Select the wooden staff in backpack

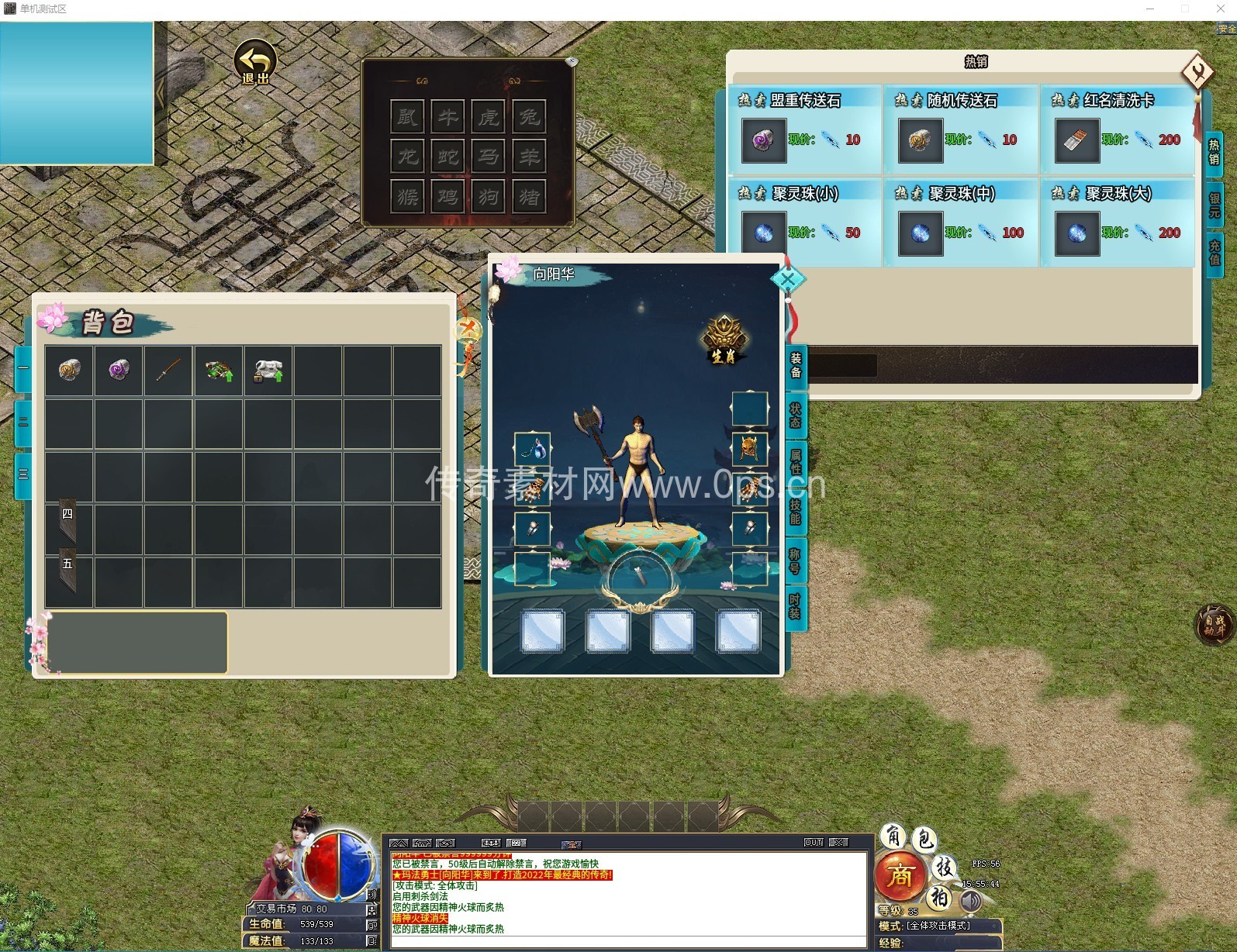pyautogui.click(x=168, y=370)
